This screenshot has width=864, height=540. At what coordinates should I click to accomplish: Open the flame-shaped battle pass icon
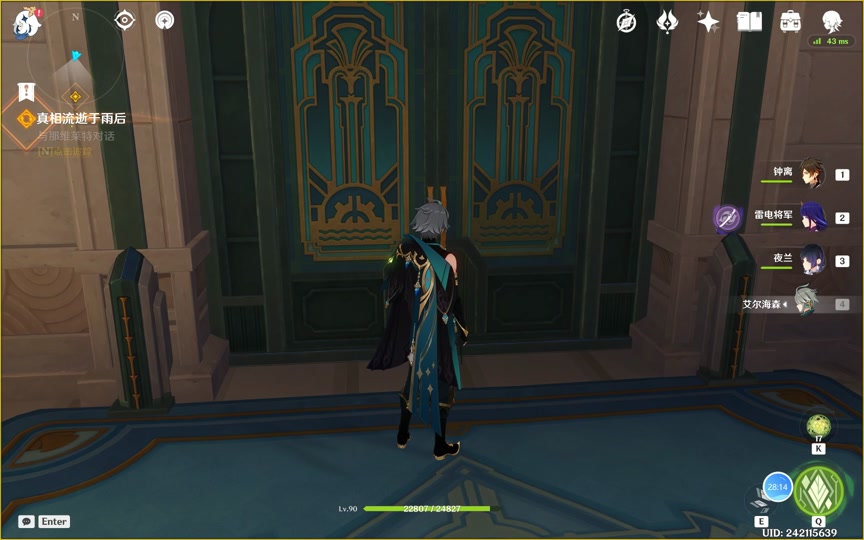[667, 22]
